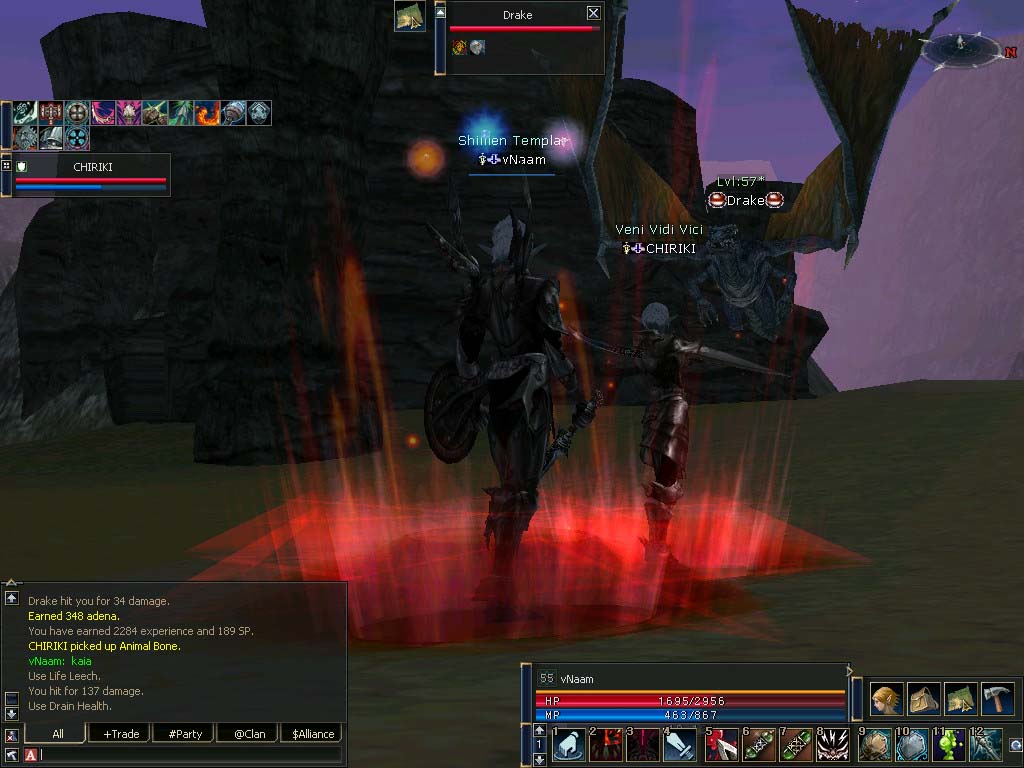Click the hammer icon in the menu bar

coord(997,698)
